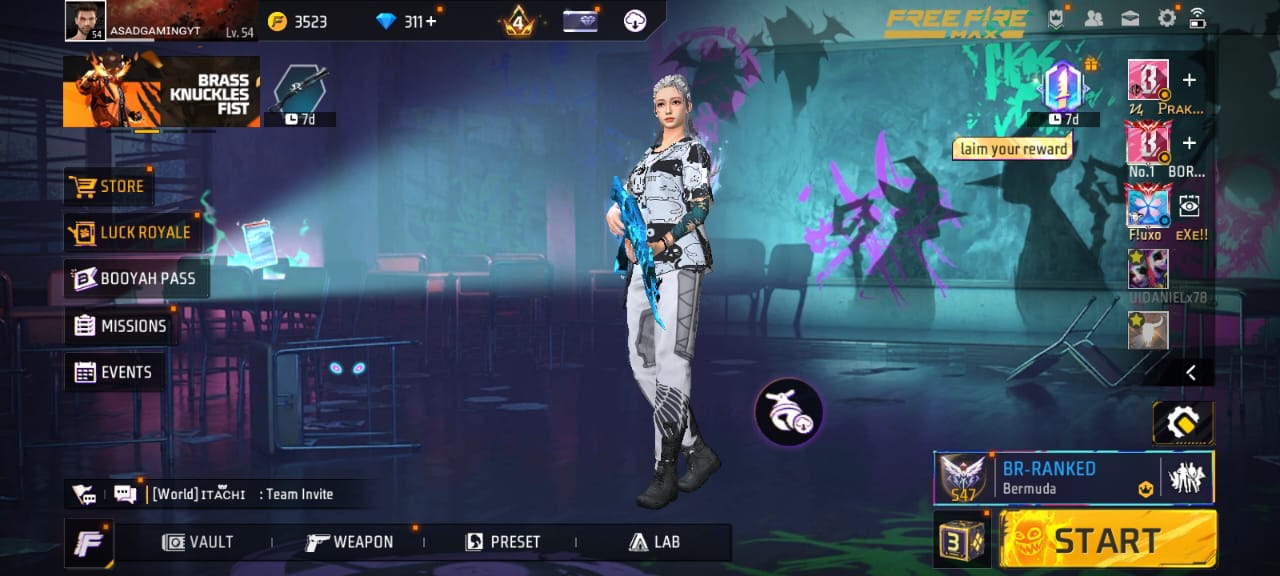Viewport: 1280px width, 576px height.
Task: Add diamonds with the plus button
Action: point(431,21)
